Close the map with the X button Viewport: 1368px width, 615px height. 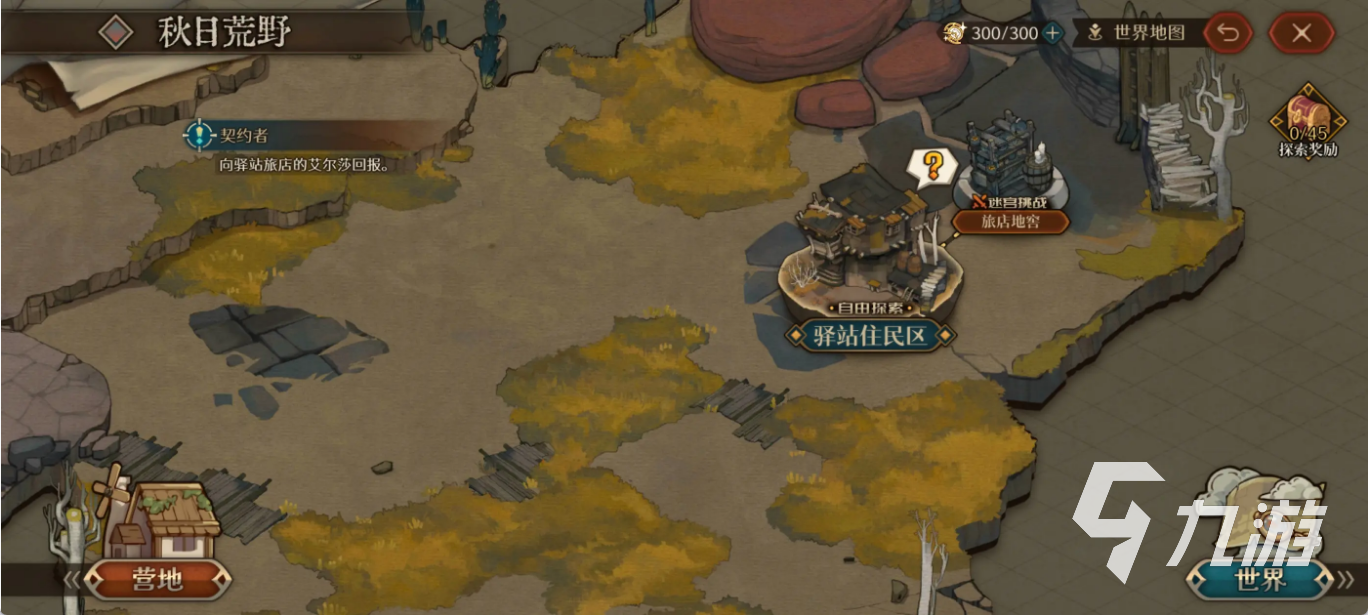point(1301,33)
